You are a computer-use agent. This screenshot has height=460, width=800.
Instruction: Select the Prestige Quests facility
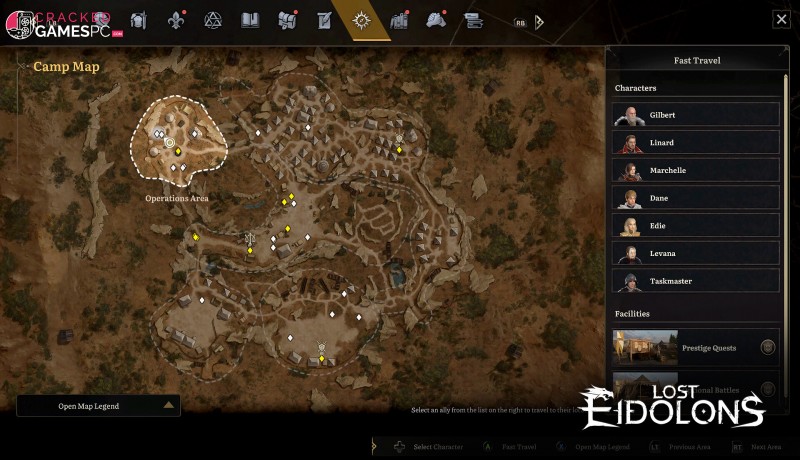click(x=696, y=348)
